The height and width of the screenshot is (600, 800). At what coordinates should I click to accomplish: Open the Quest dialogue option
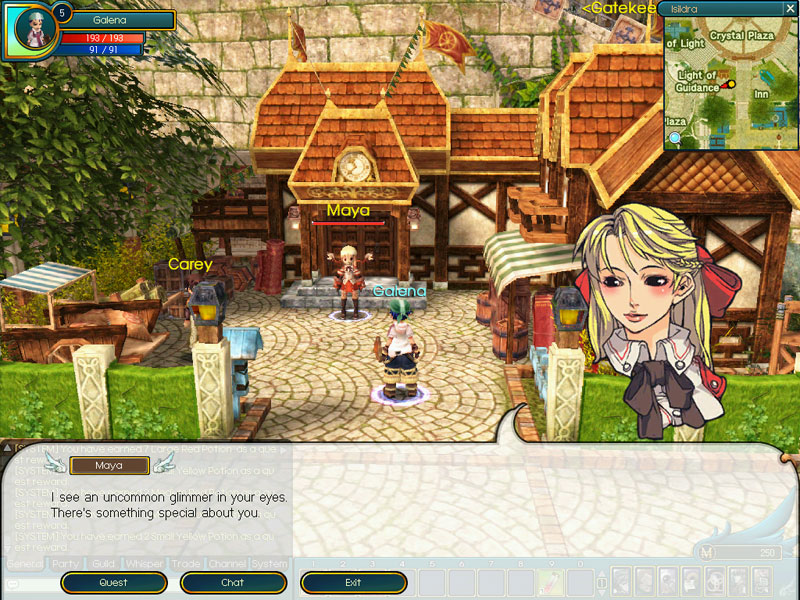pyautogui.click(x=113, y=582)
